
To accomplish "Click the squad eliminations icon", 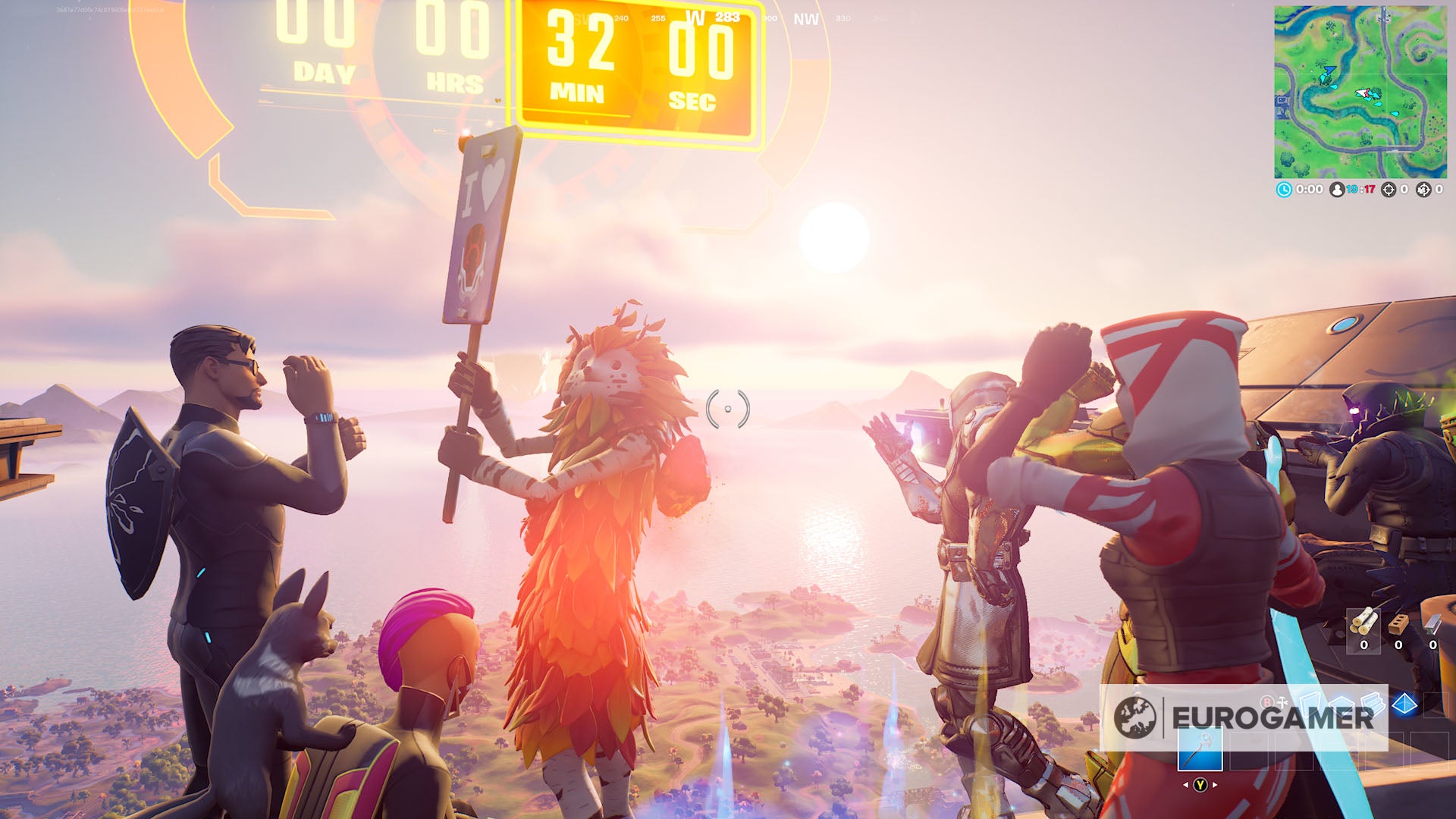I will click(x=1423, y=190).
